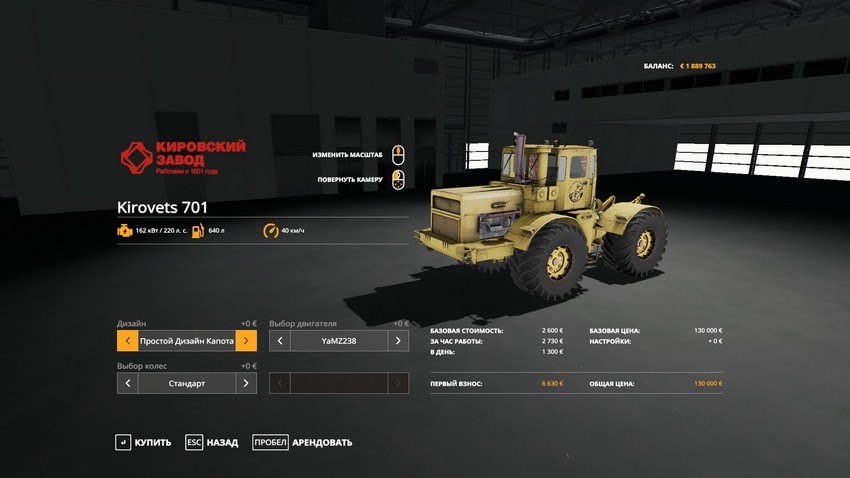Select next hood design option

click(x=246, y=341)
